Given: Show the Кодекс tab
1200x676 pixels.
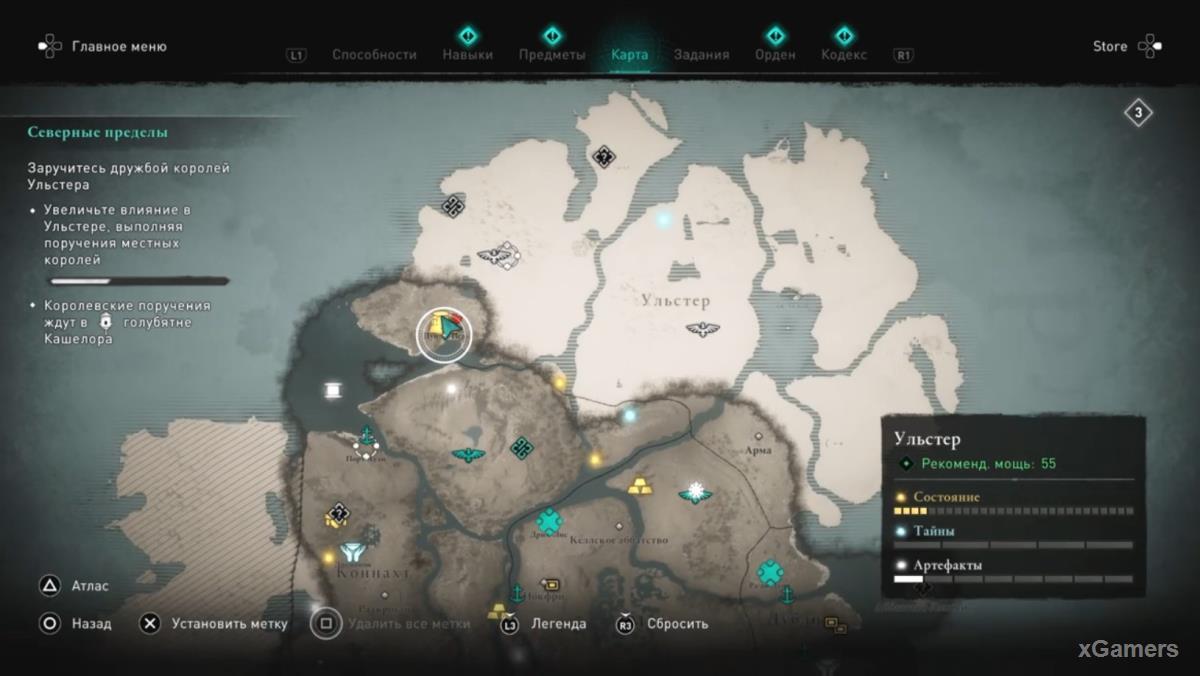Looking at the screenshot, I should point(844,55).
